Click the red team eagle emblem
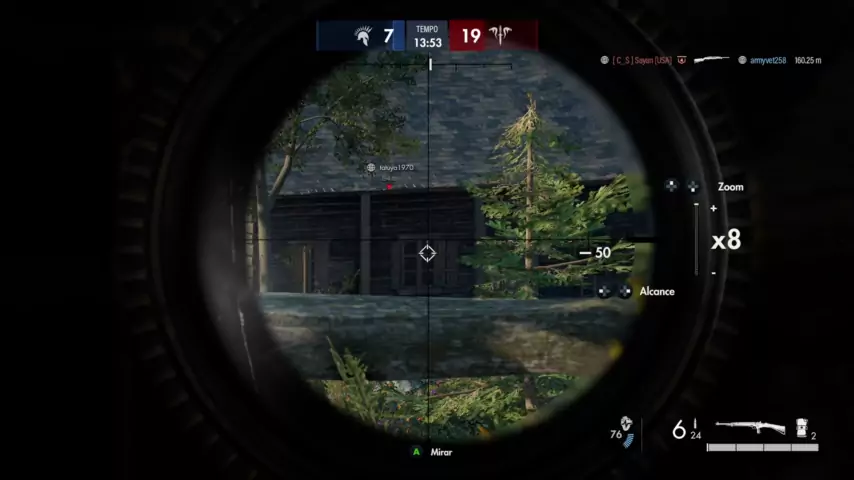The width and height of the screenshot is (854, 480). 499,37
